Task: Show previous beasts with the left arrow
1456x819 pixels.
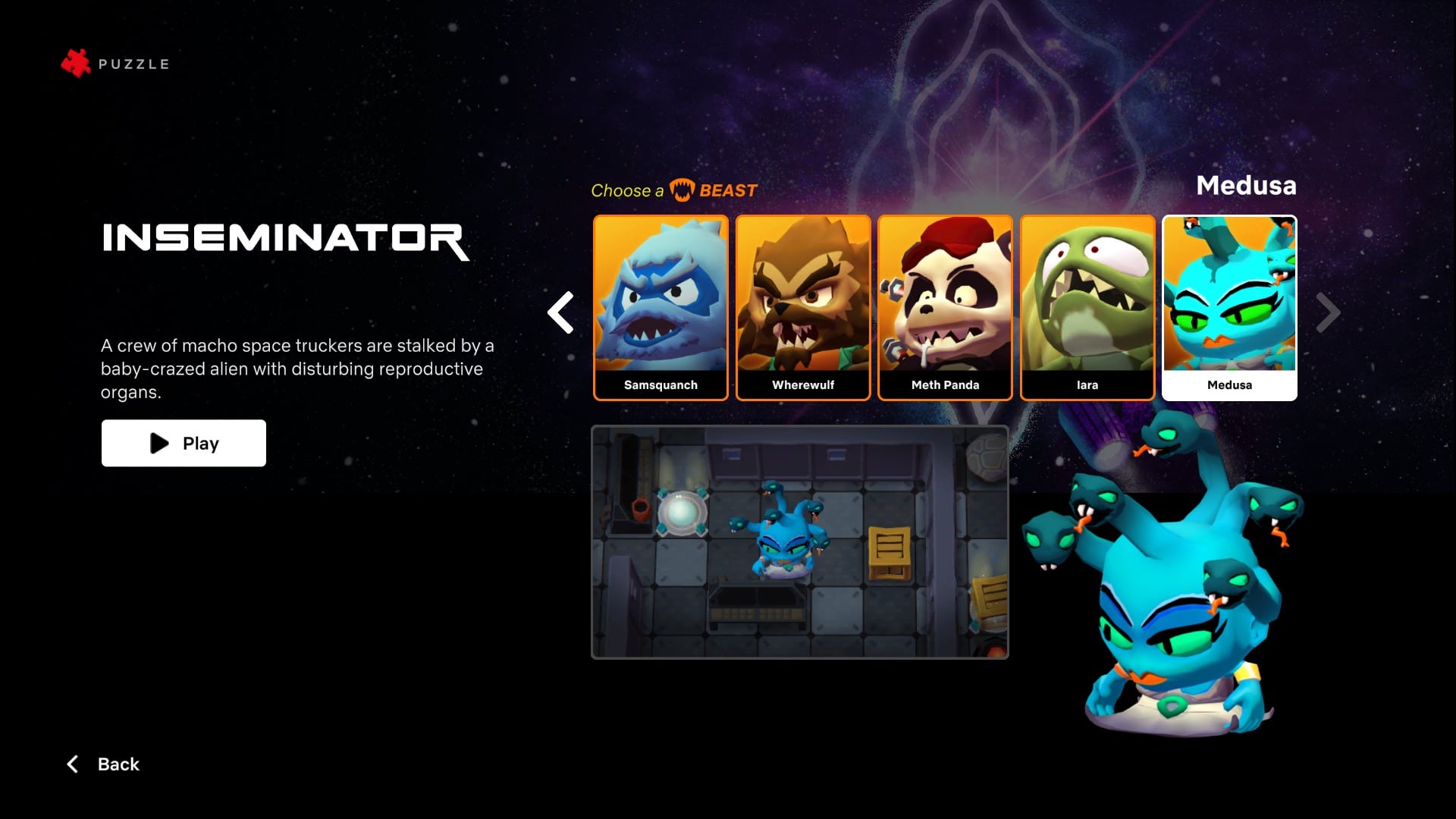Action: (561, 312)
